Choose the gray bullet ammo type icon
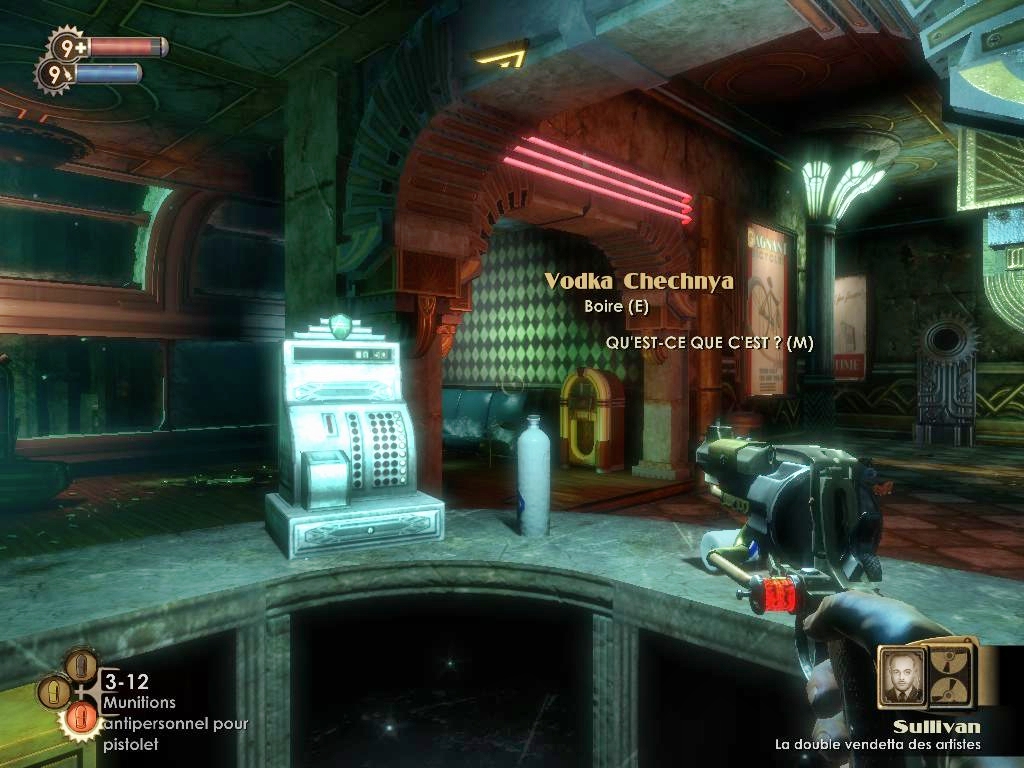Screen dimensions: 1024x768 pos(81,665)
